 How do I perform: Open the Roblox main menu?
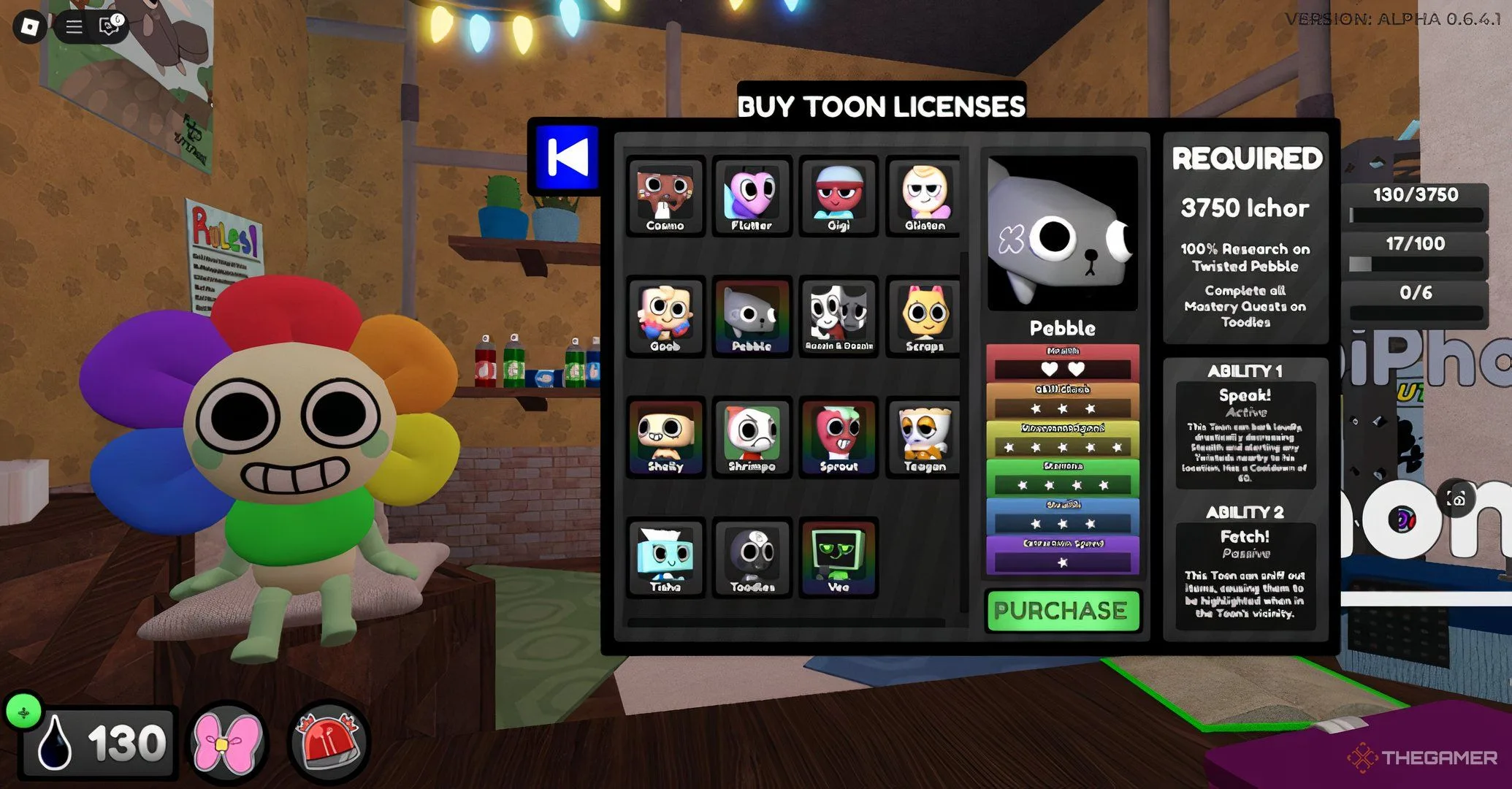click(x=30, y=27)
